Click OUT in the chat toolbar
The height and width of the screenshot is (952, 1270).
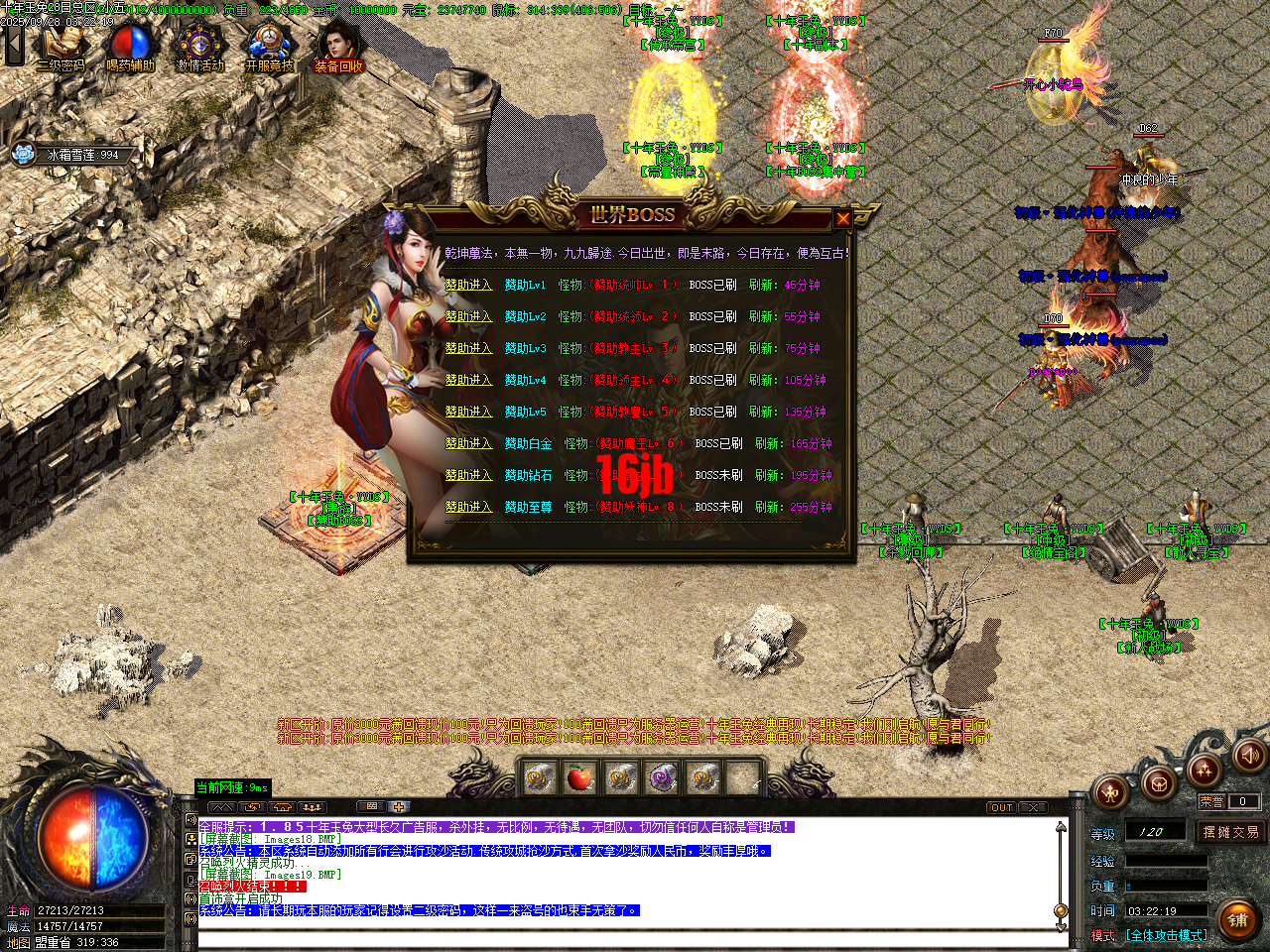point(1000,807)
